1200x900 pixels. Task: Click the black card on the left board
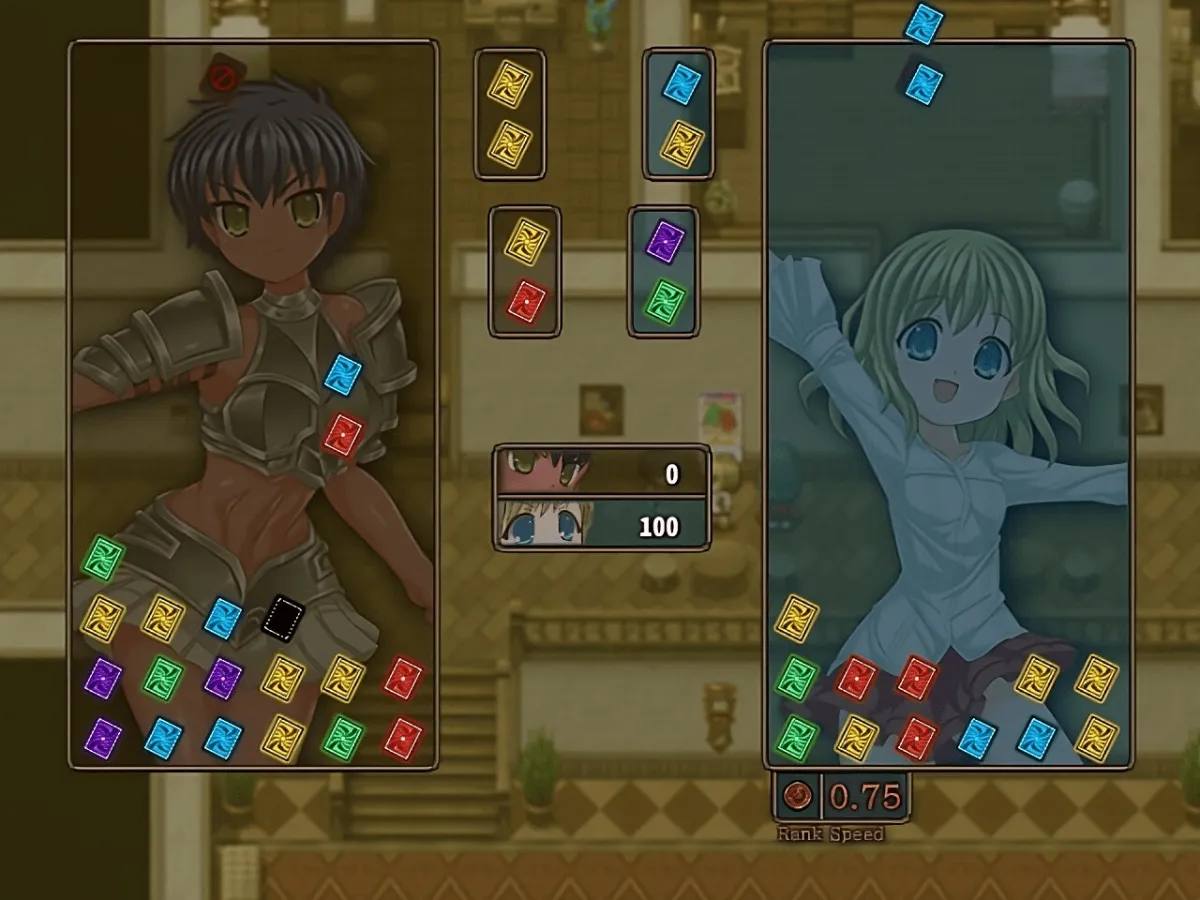283,615
